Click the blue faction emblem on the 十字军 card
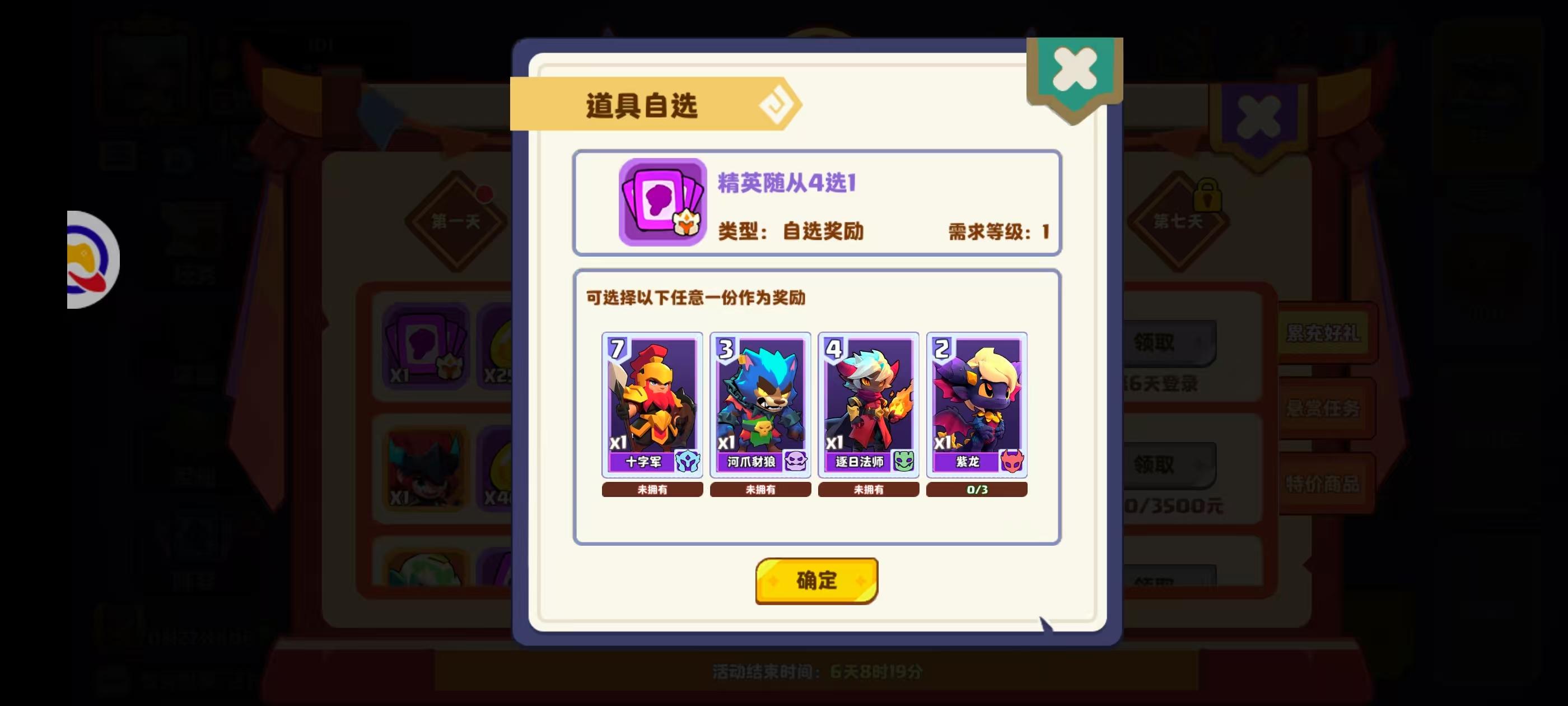Screen dimensions: 1568x706 (687, 463)
